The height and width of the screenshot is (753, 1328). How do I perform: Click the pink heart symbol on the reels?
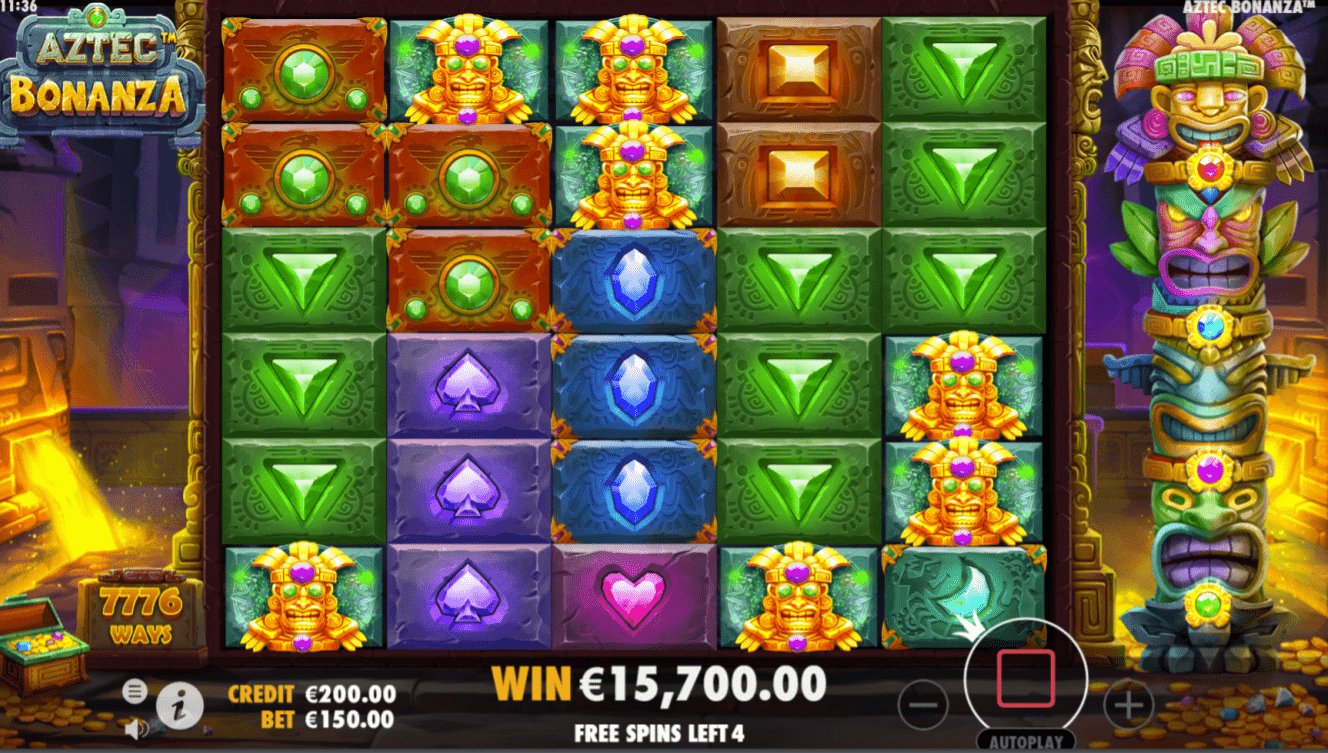[633, 600]
